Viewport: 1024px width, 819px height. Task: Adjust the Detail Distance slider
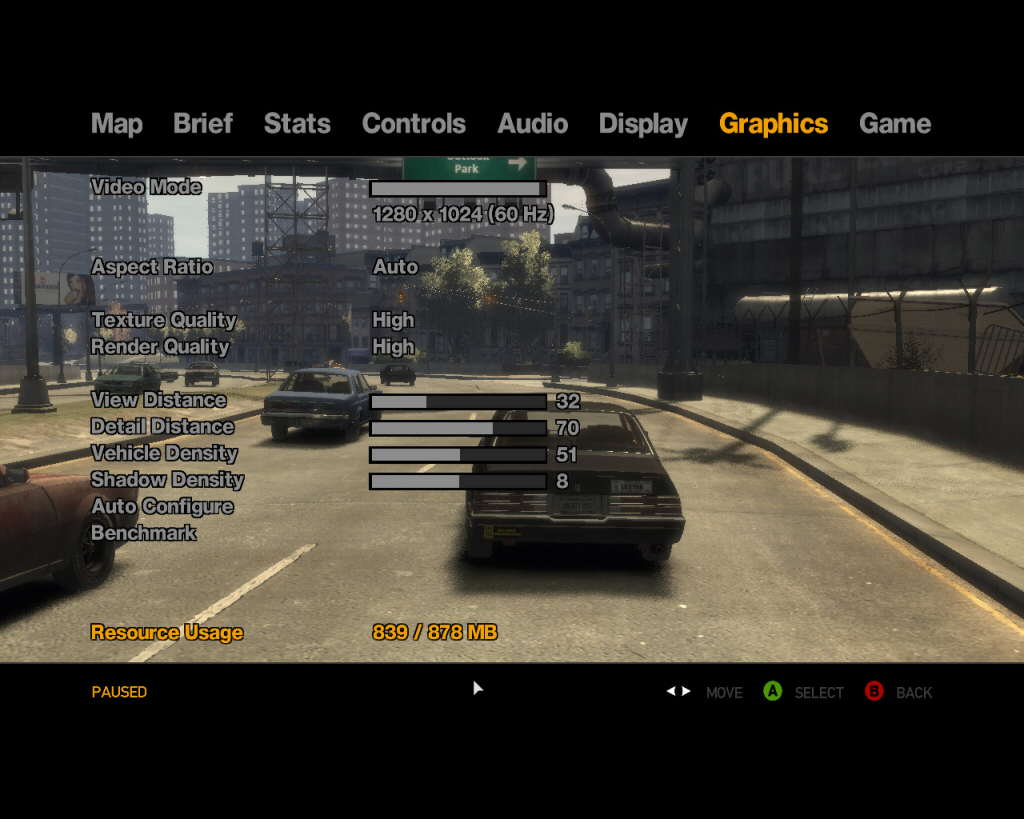(458, 428)
